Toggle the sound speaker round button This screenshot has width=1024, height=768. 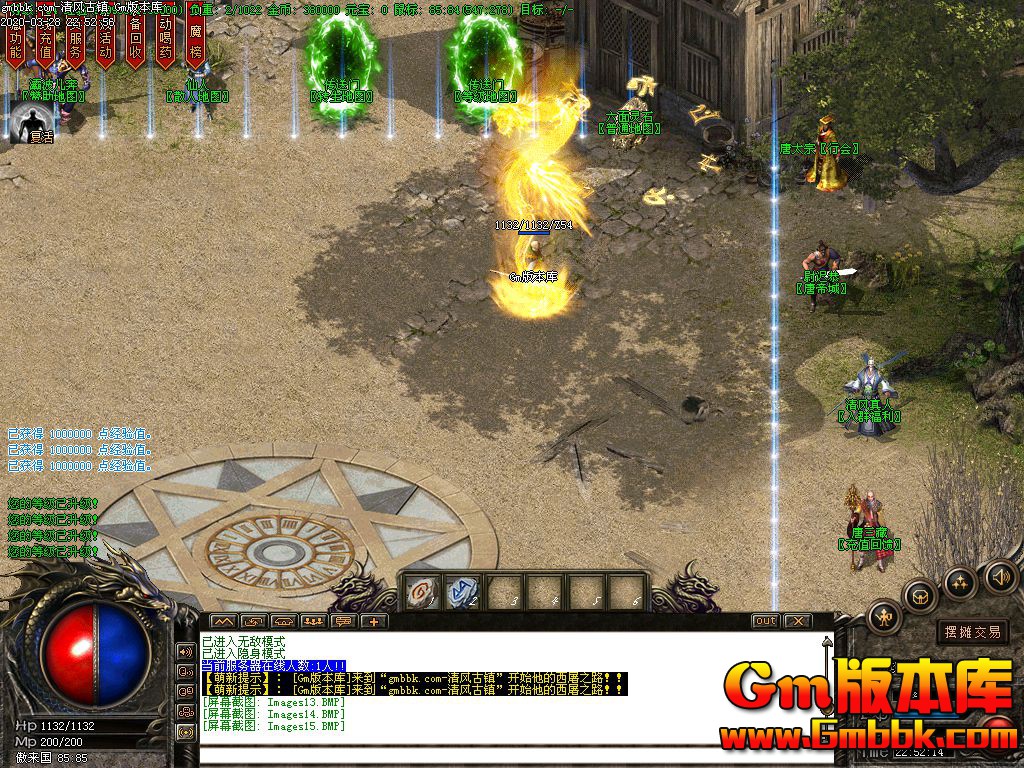pyautogui.click(x=1000, y=576)
